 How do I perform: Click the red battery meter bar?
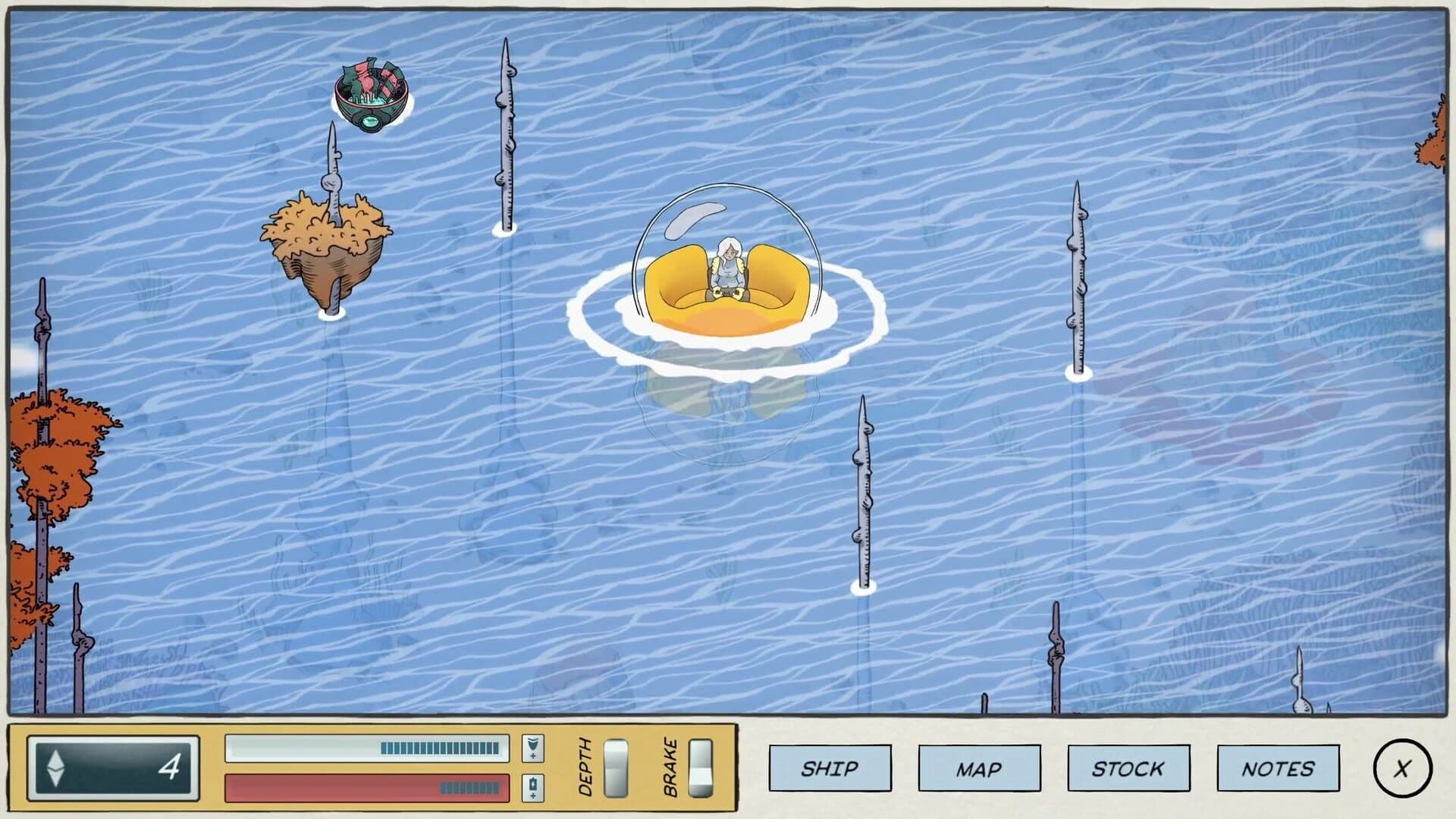368,789
